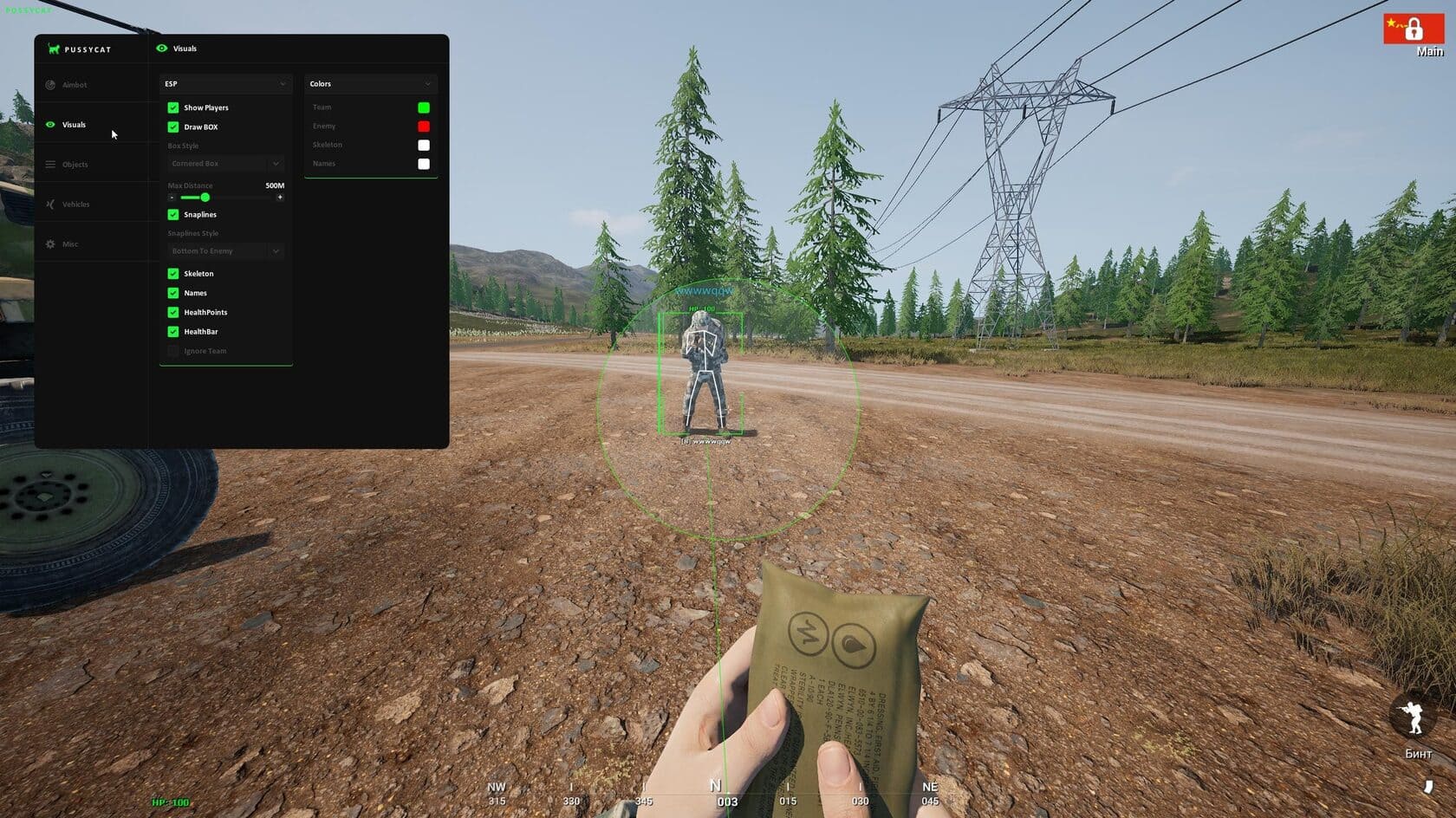
Task: Toggle the Skeleton checkbox
Action: [173, 273]
